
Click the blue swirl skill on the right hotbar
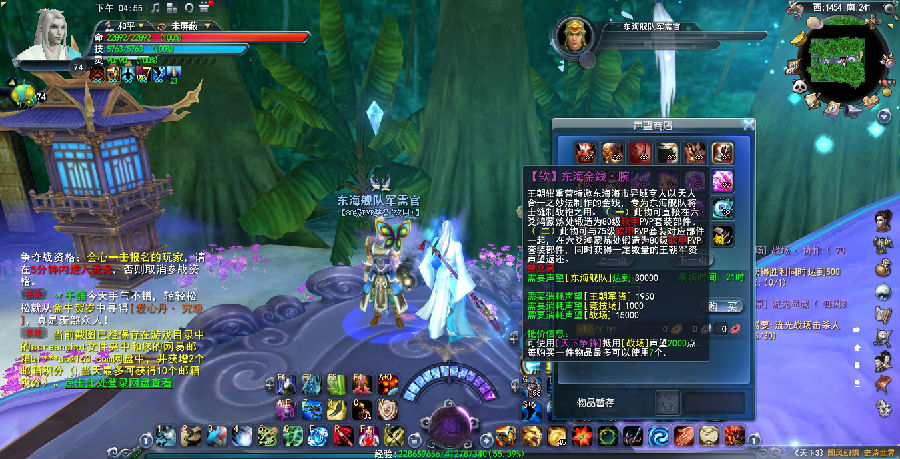point(659,436)
